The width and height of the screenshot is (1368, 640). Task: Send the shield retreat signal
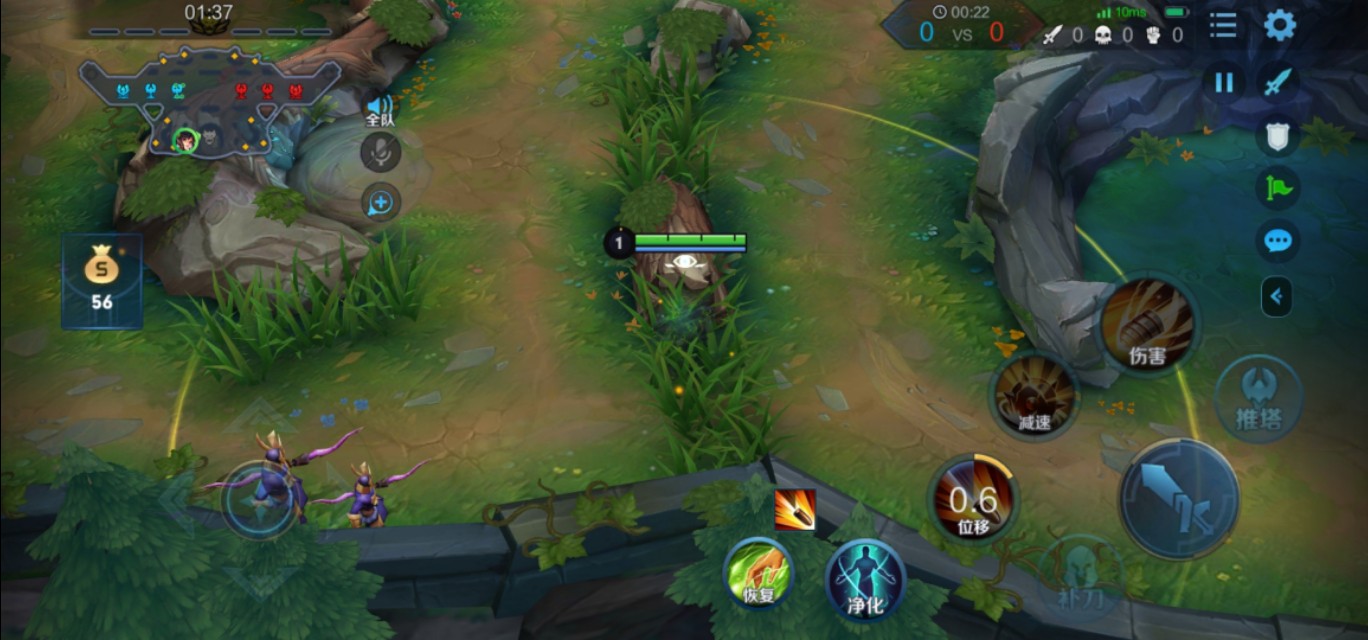tap(1278, 136)
